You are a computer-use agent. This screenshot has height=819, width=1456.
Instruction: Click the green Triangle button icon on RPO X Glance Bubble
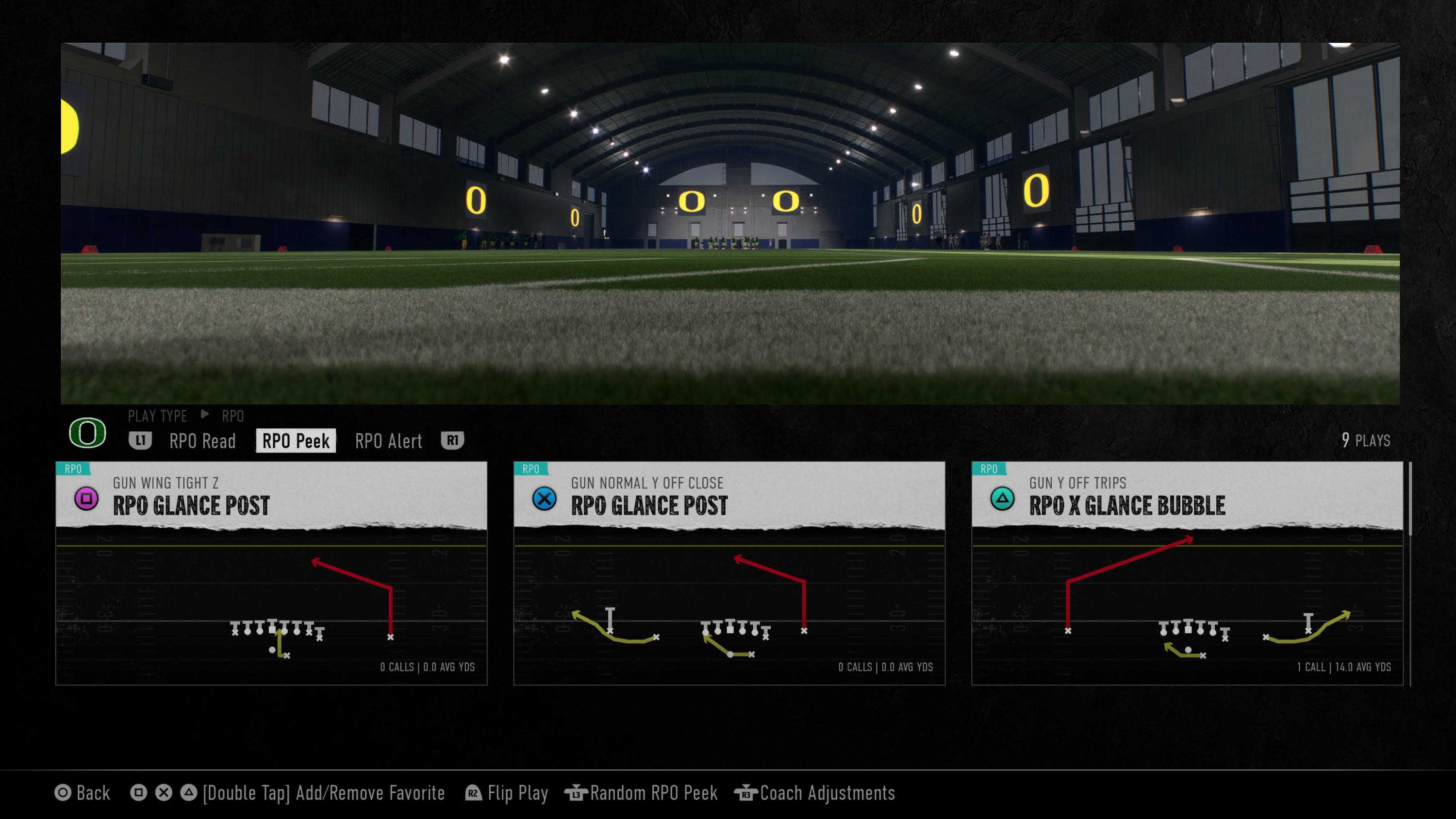[x=1002, y=500]
